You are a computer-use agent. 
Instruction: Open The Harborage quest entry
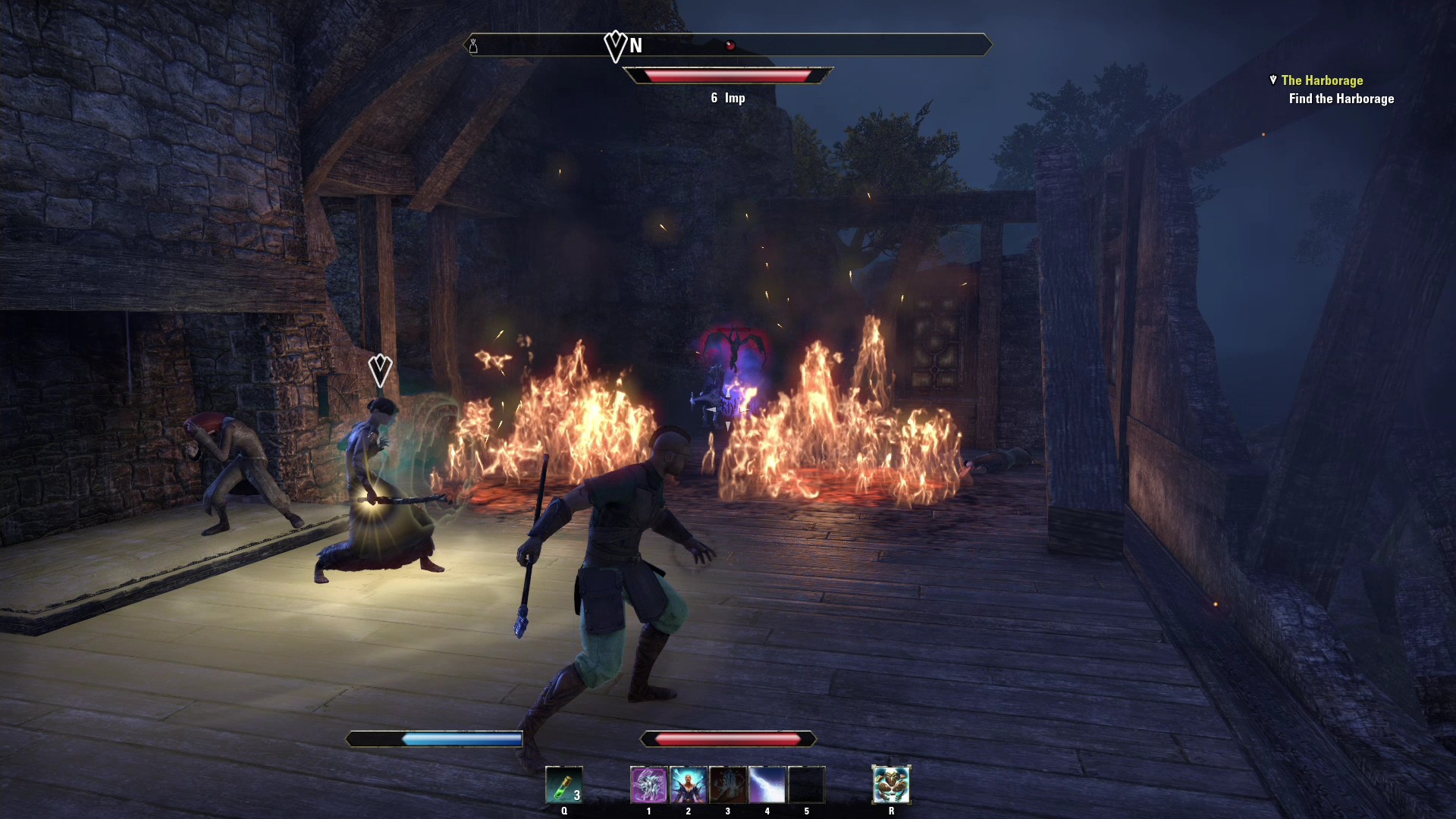tap(1322, 80)
